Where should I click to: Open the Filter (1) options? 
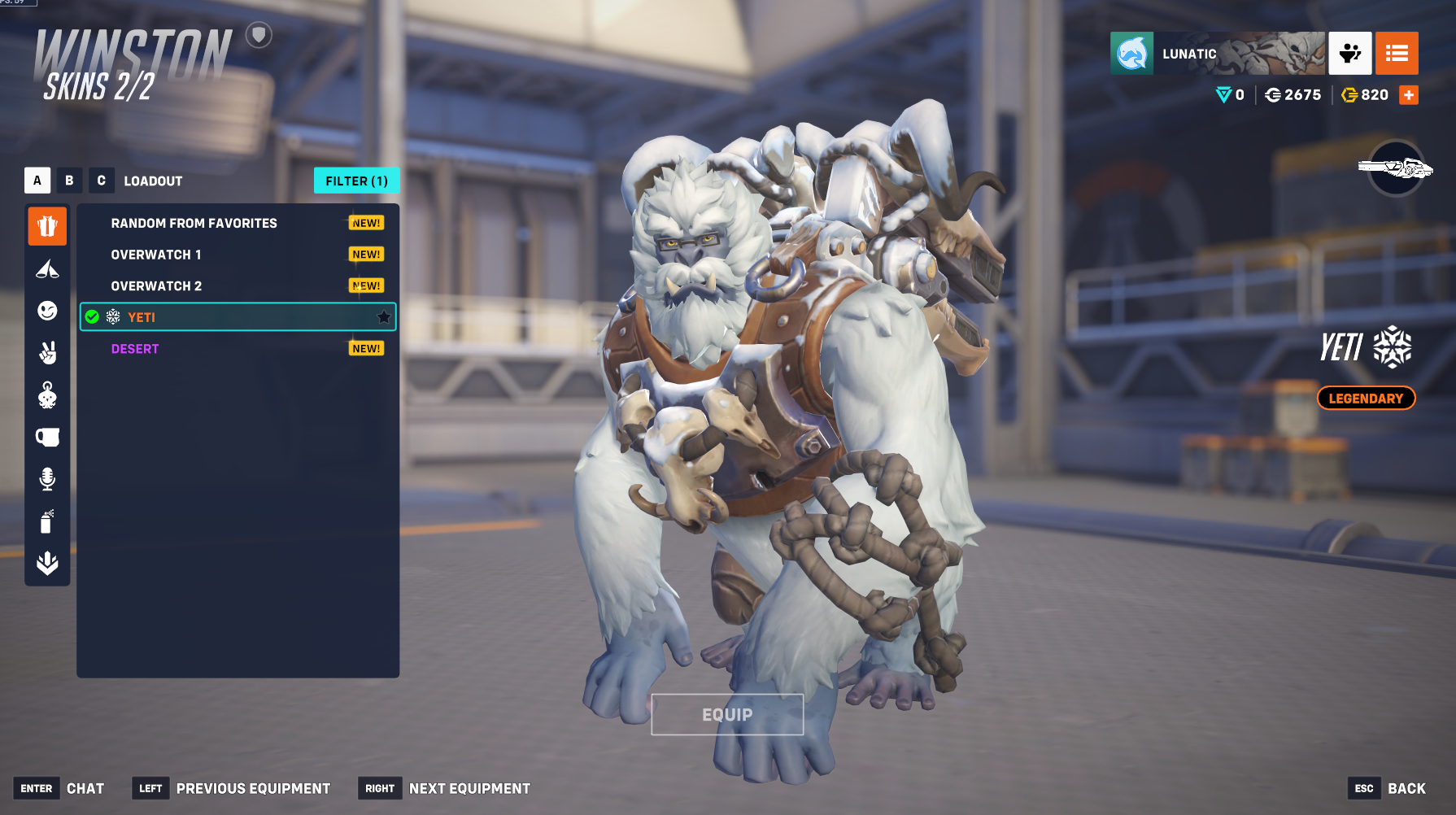tap(356, 181)
